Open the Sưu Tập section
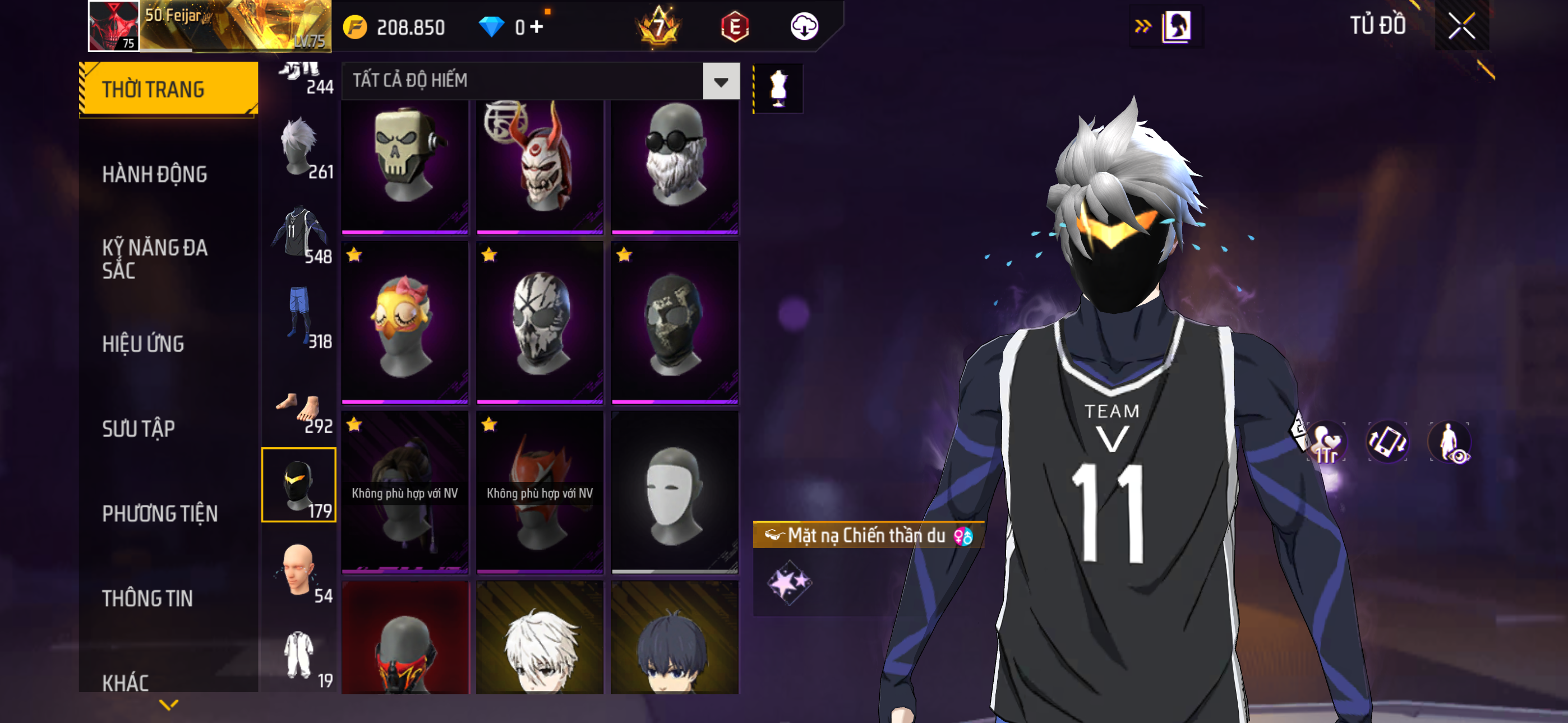Viewport: 1568px width, 723px height. (x=139, y=428)
